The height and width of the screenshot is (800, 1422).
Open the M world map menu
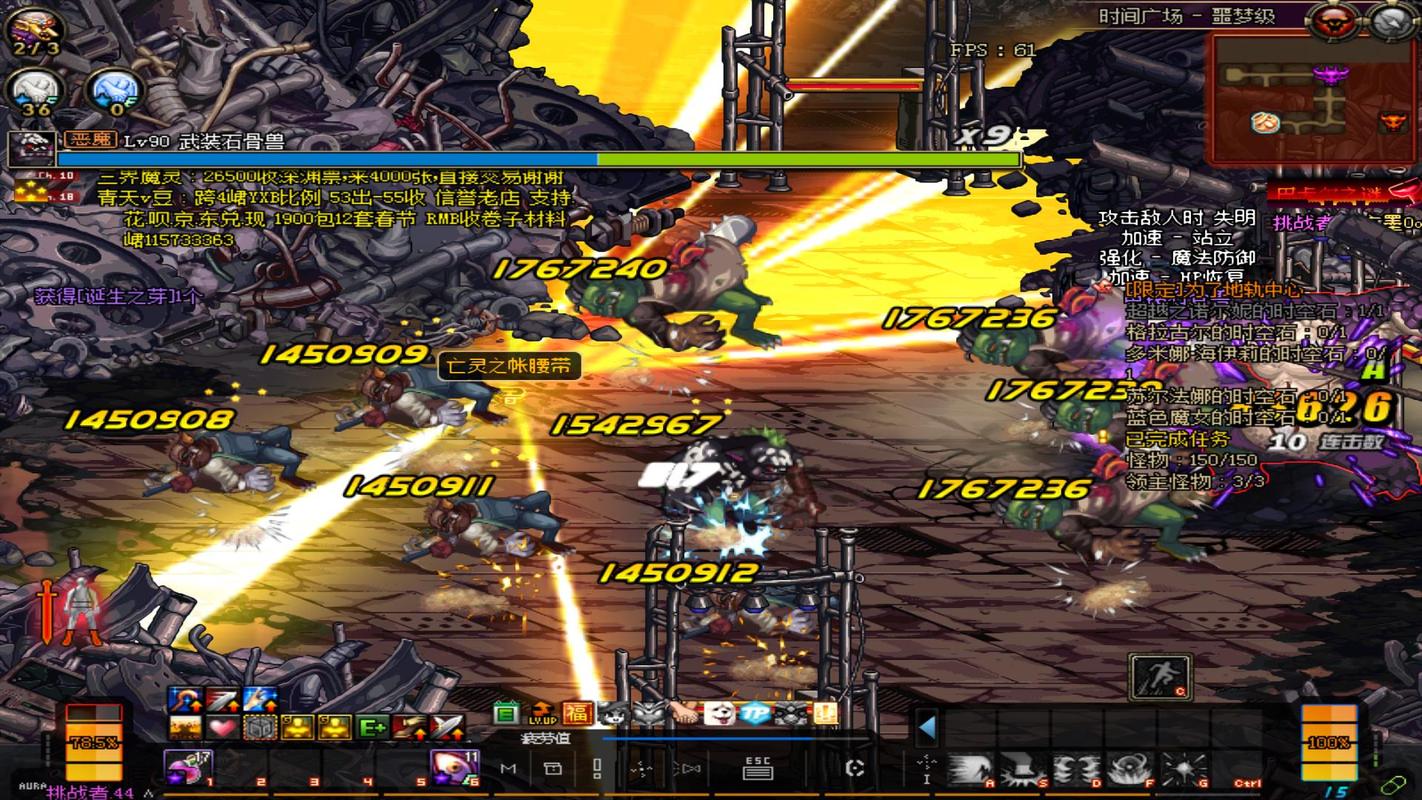(x=506, y=768)
